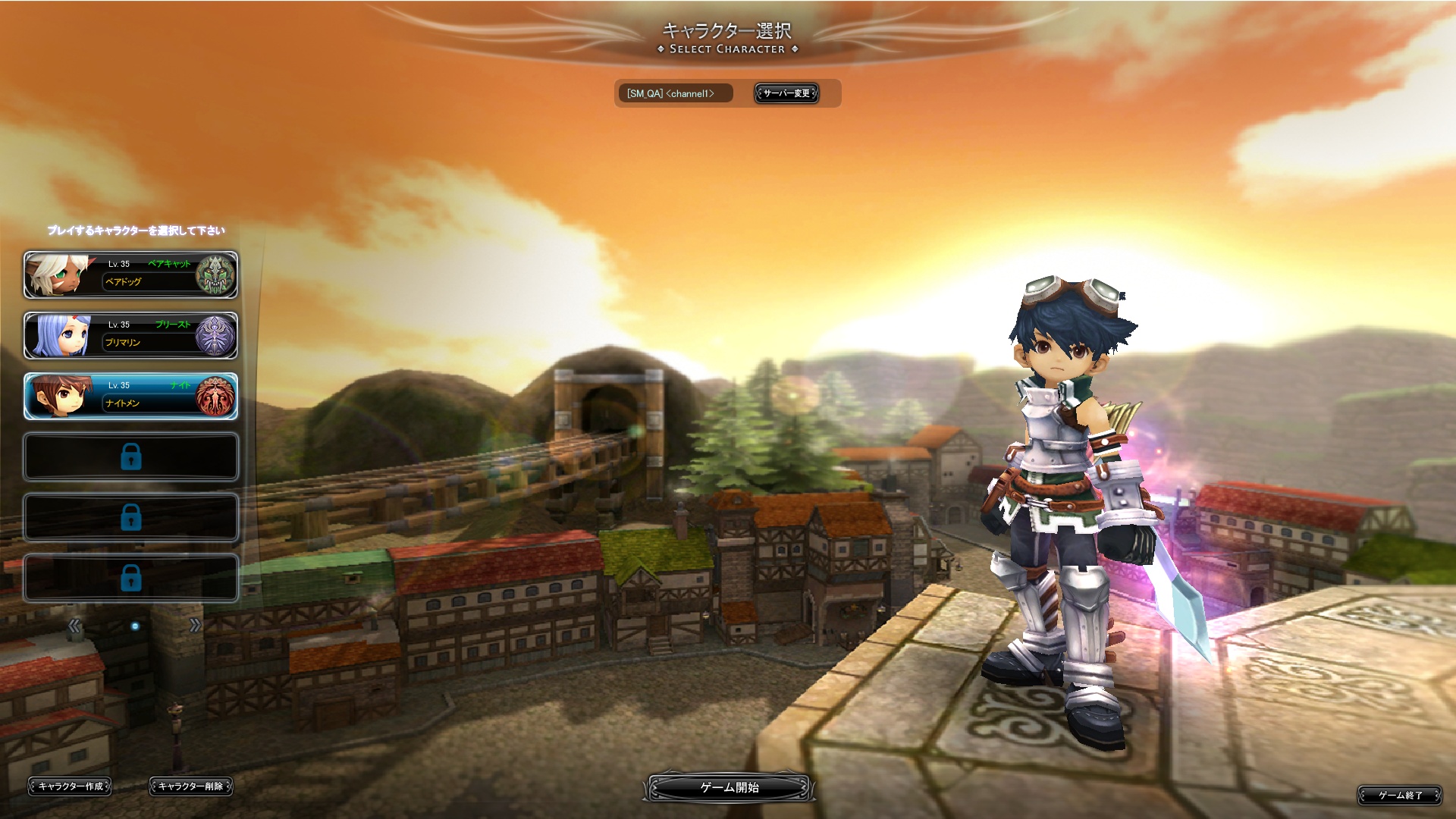This screenshot has width=1456, height=819.
Task: Pick the ナイトメン knight character
Action: pyautogui.click(x=130, y=396)
